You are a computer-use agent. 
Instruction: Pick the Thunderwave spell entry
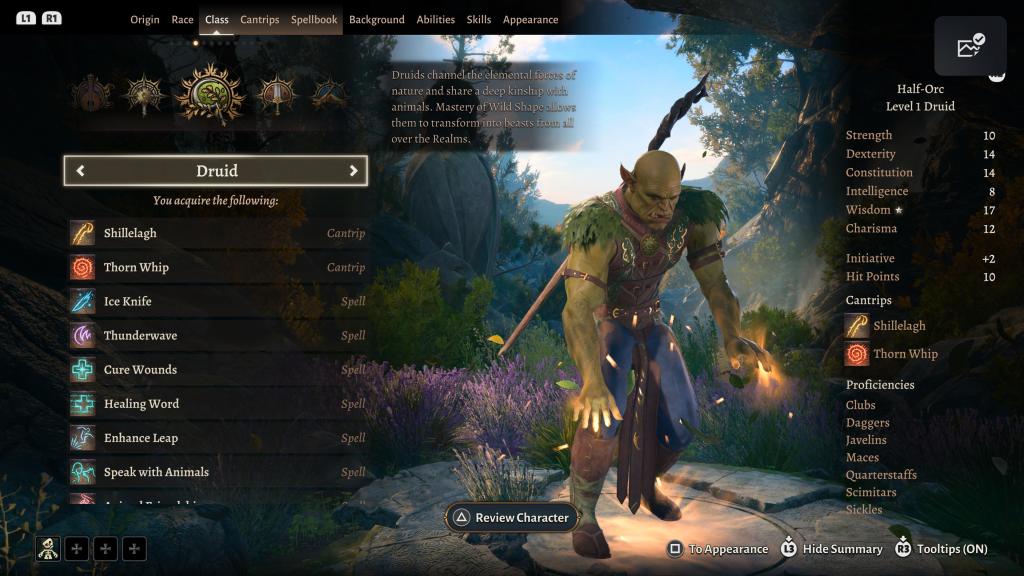click(217, 335)
